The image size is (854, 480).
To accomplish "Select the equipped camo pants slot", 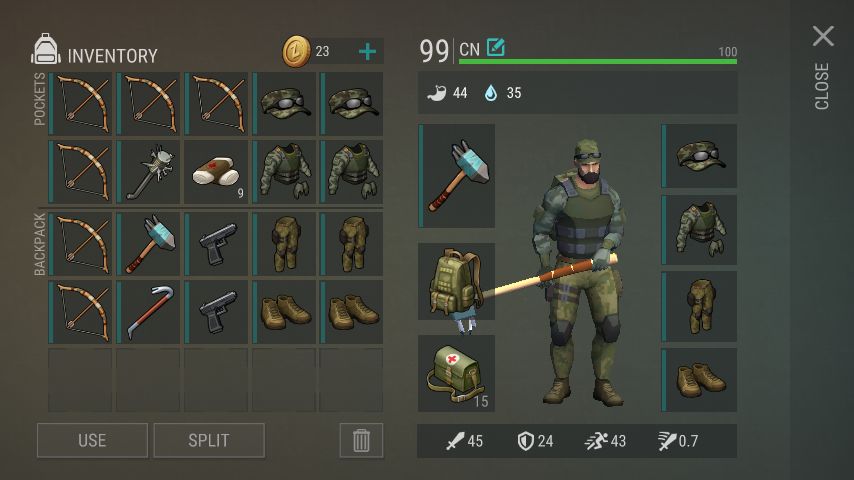I will [x=700, y=306].
